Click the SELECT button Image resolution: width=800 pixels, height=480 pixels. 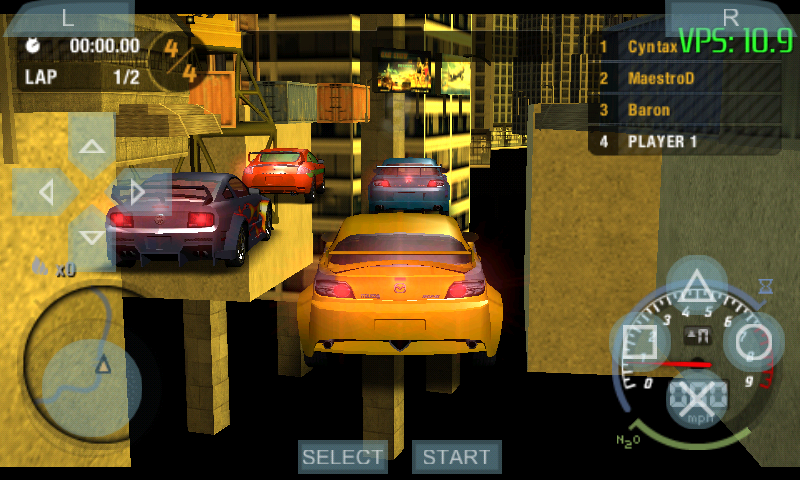[x=343, y=457]
